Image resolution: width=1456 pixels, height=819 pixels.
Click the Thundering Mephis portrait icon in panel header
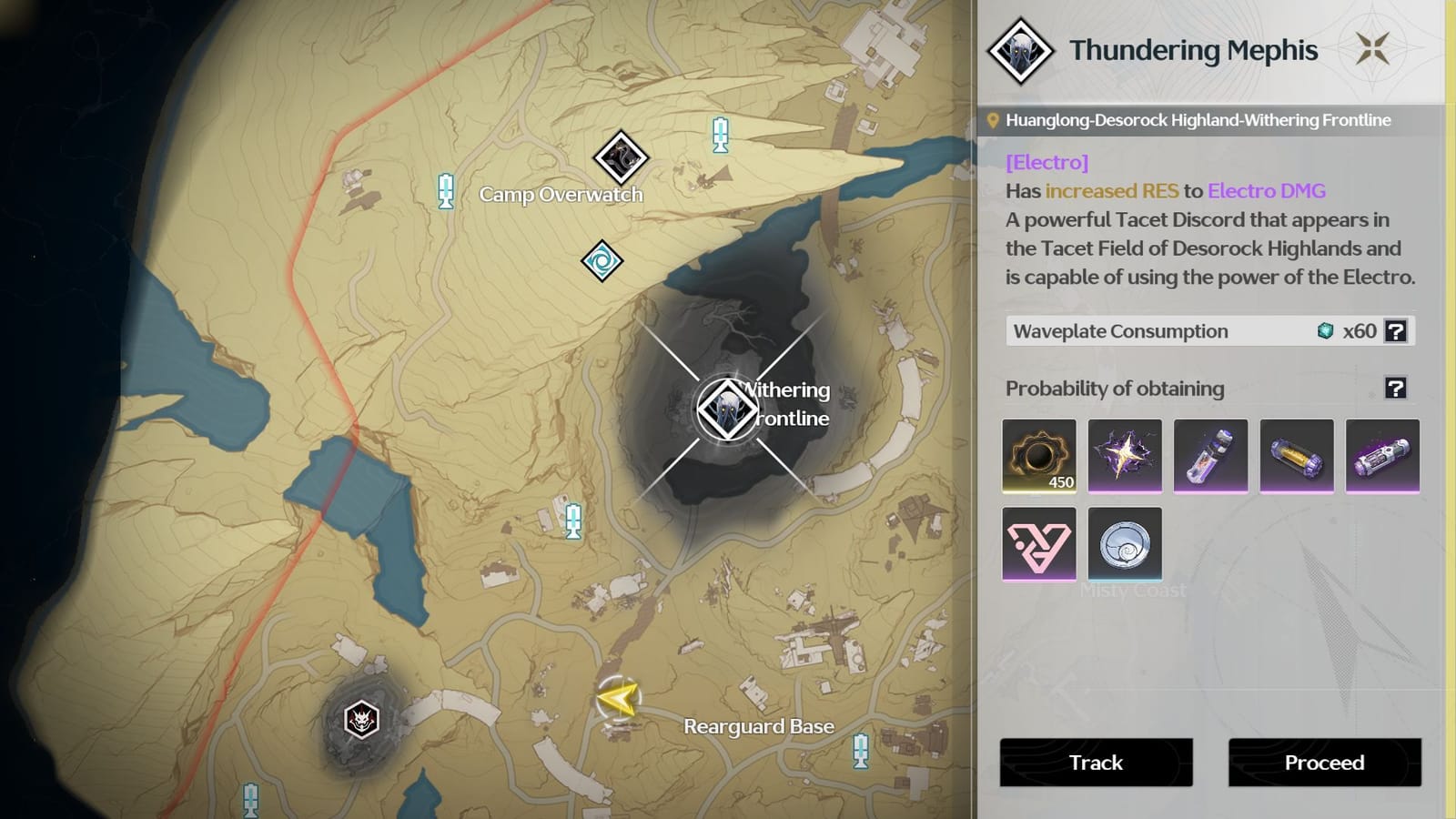1023,50
